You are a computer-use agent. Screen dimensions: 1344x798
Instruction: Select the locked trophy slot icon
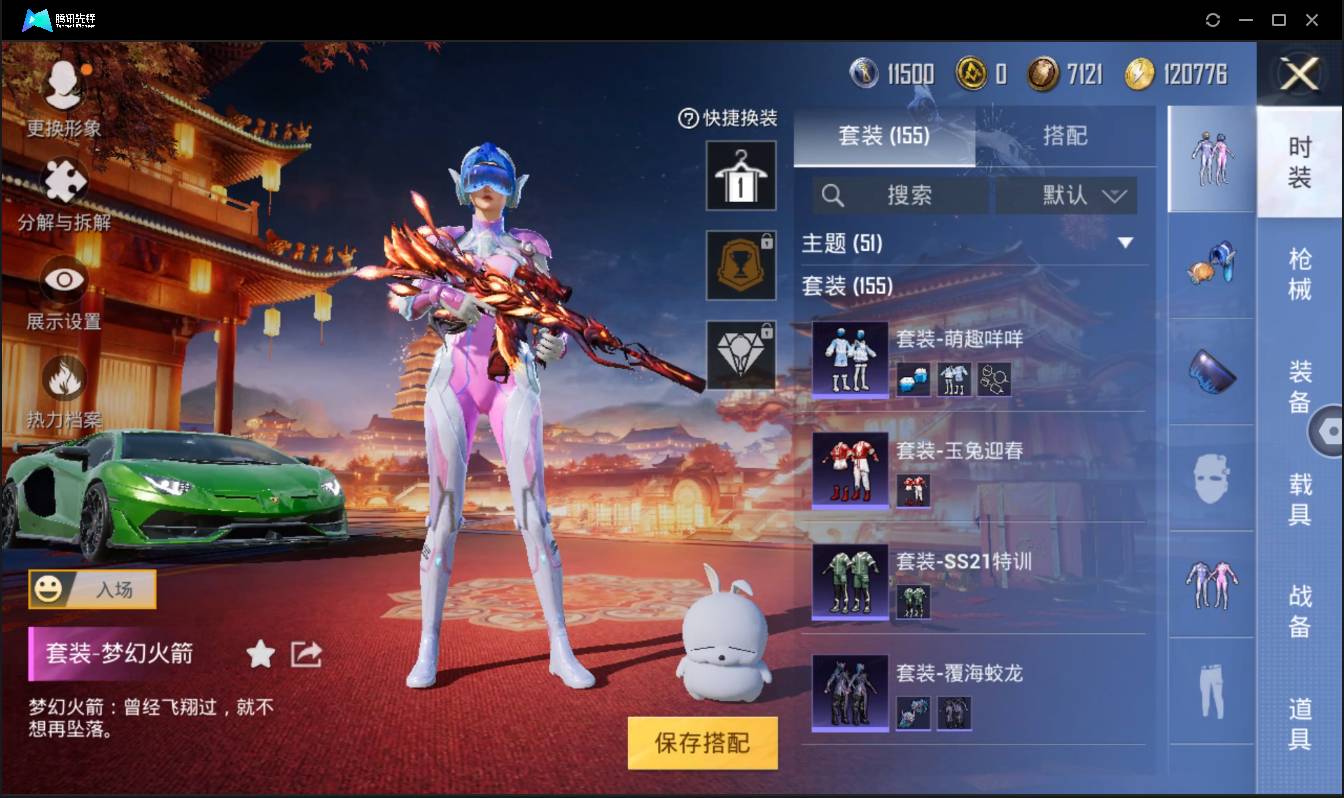click(x=741, y=265)
